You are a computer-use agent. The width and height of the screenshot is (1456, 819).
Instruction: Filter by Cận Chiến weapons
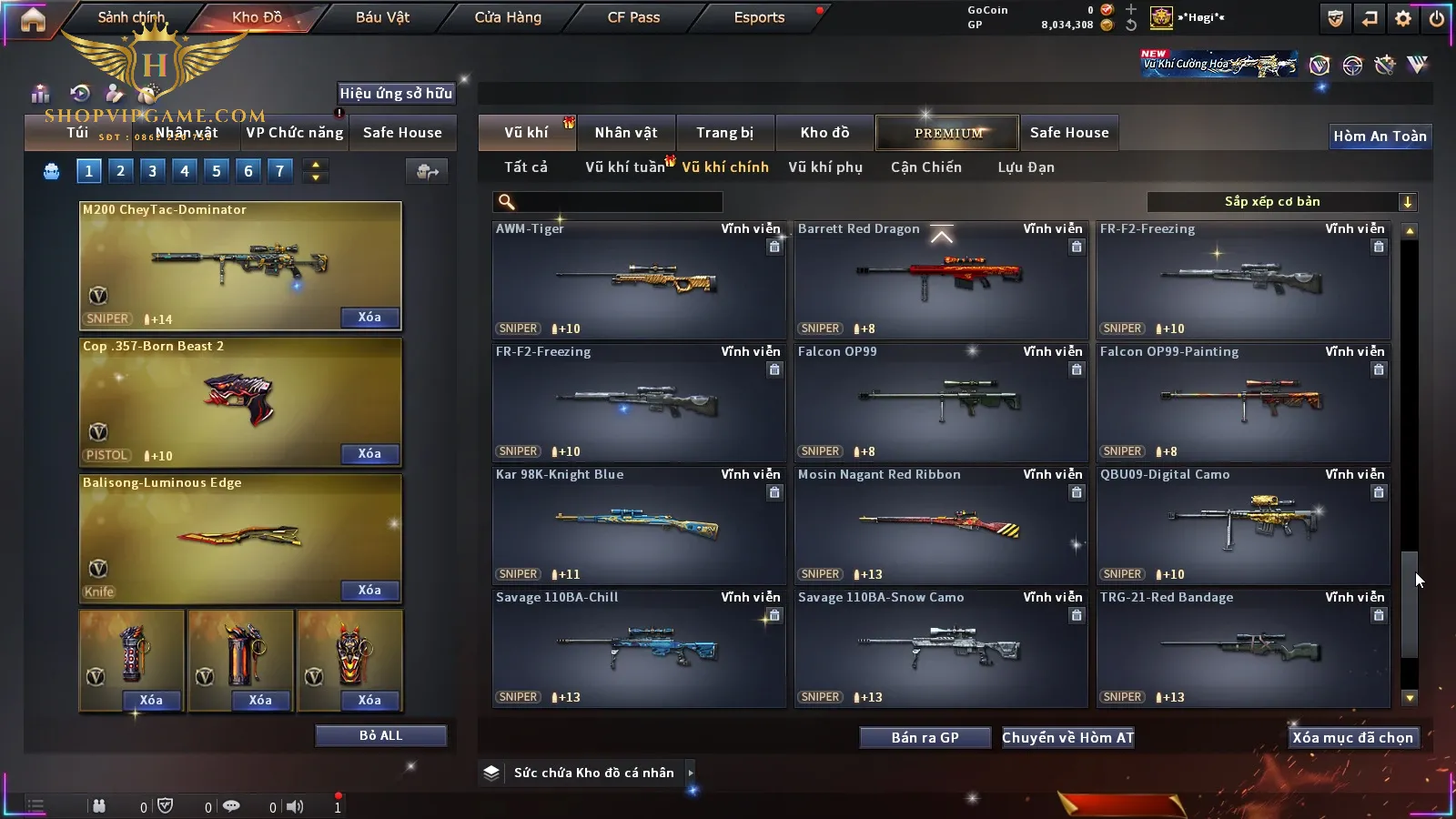coord(925,167)
